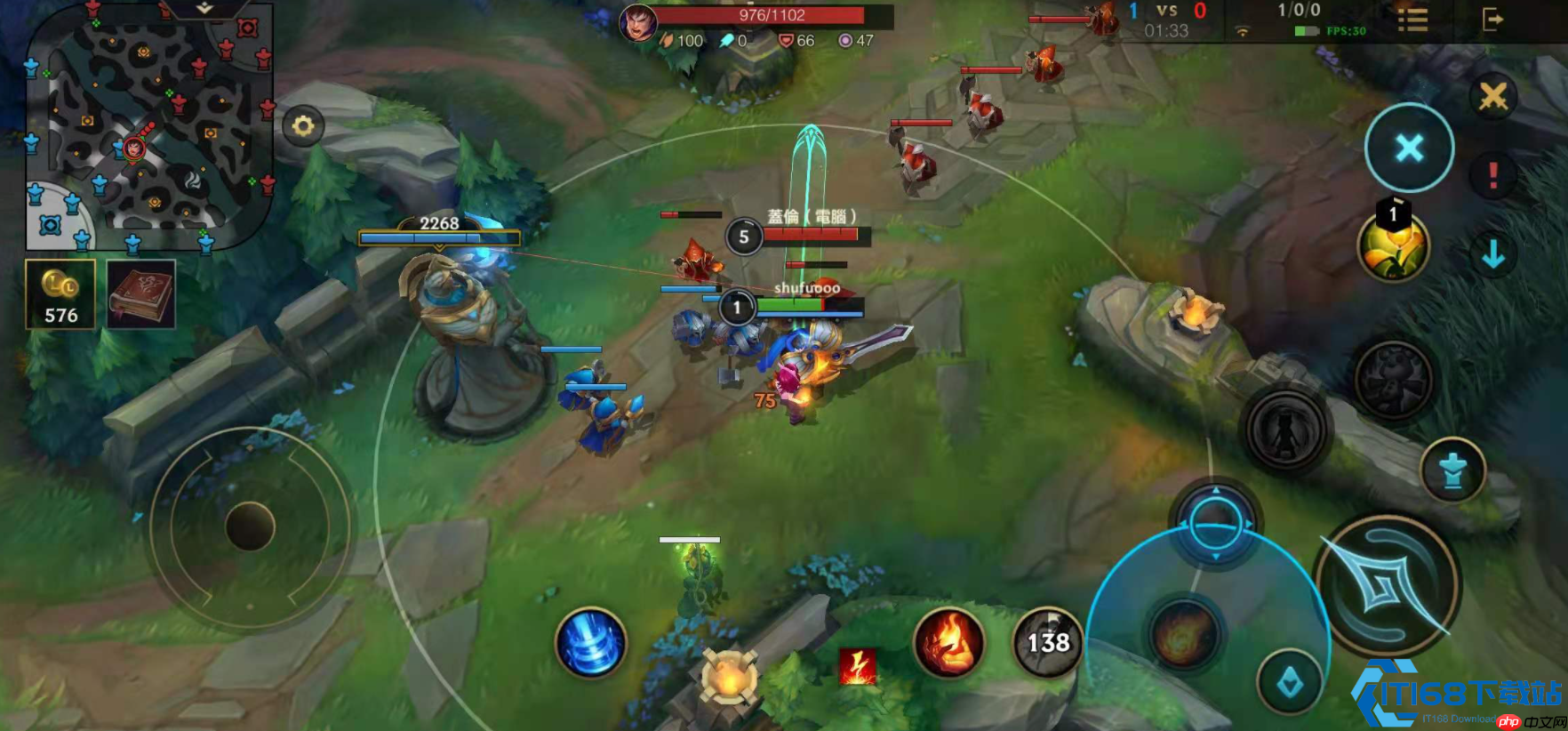Click the crossed swords ping icon
The image size is (1568, 731).
tap(1493, 96)
